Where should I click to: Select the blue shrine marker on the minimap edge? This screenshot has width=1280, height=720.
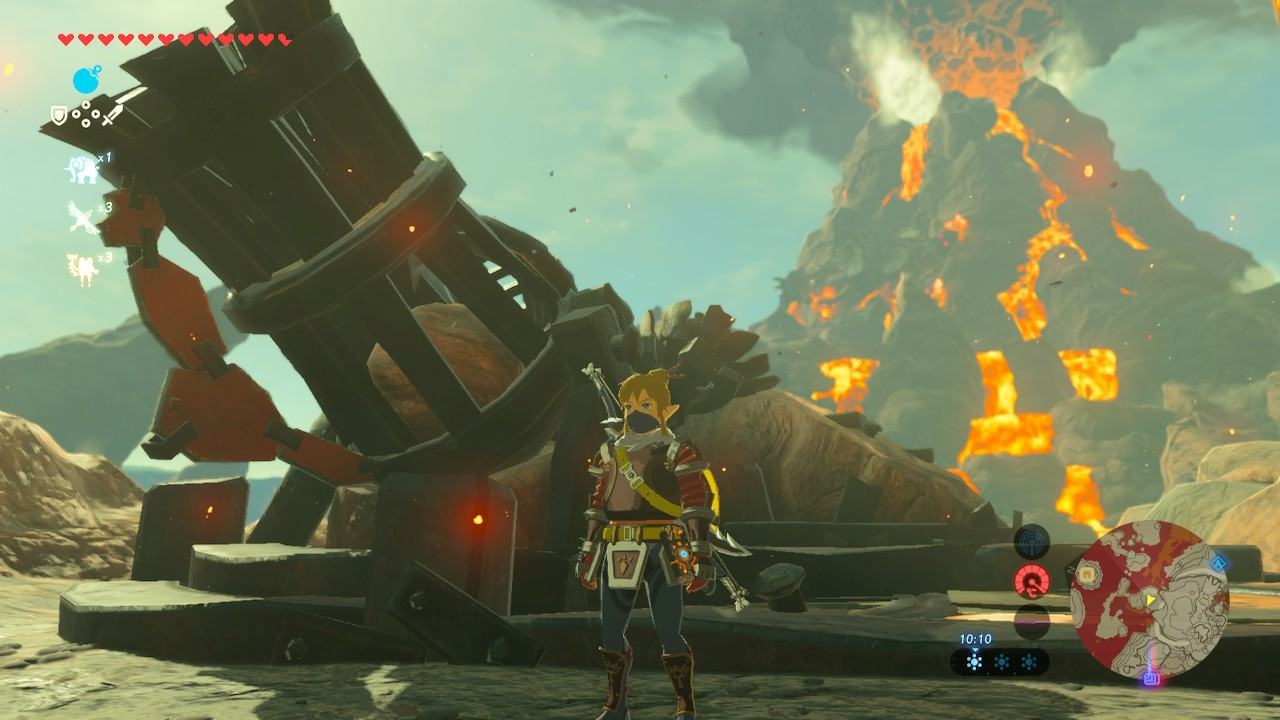[1218, 564]
